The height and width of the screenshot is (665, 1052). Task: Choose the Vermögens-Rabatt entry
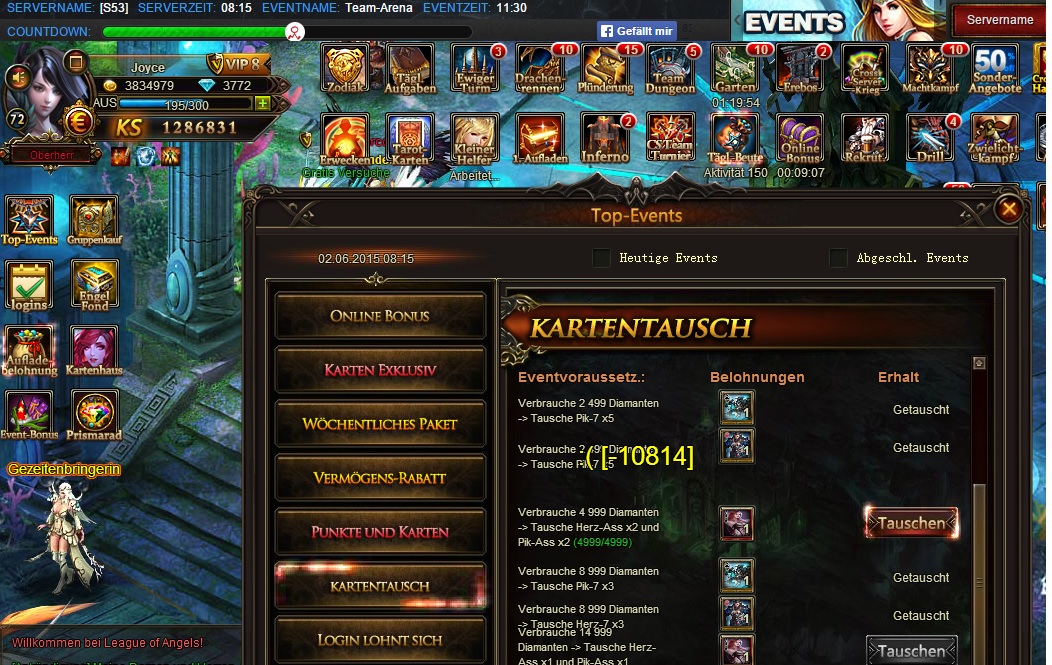380,478
